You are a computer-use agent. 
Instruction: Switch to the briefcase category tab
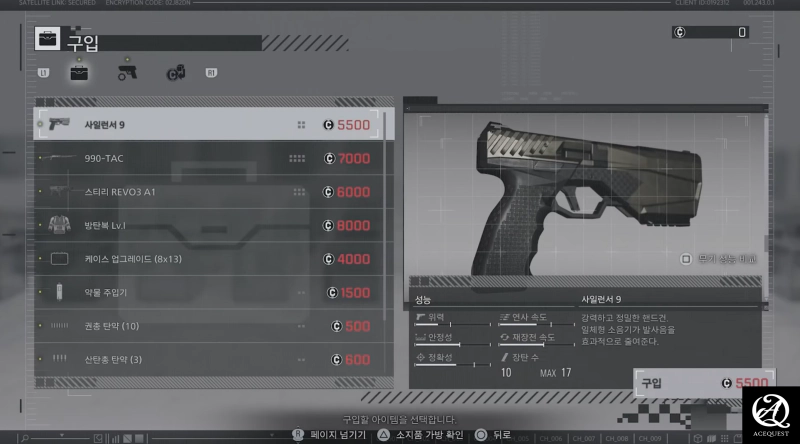click(79, 72)
